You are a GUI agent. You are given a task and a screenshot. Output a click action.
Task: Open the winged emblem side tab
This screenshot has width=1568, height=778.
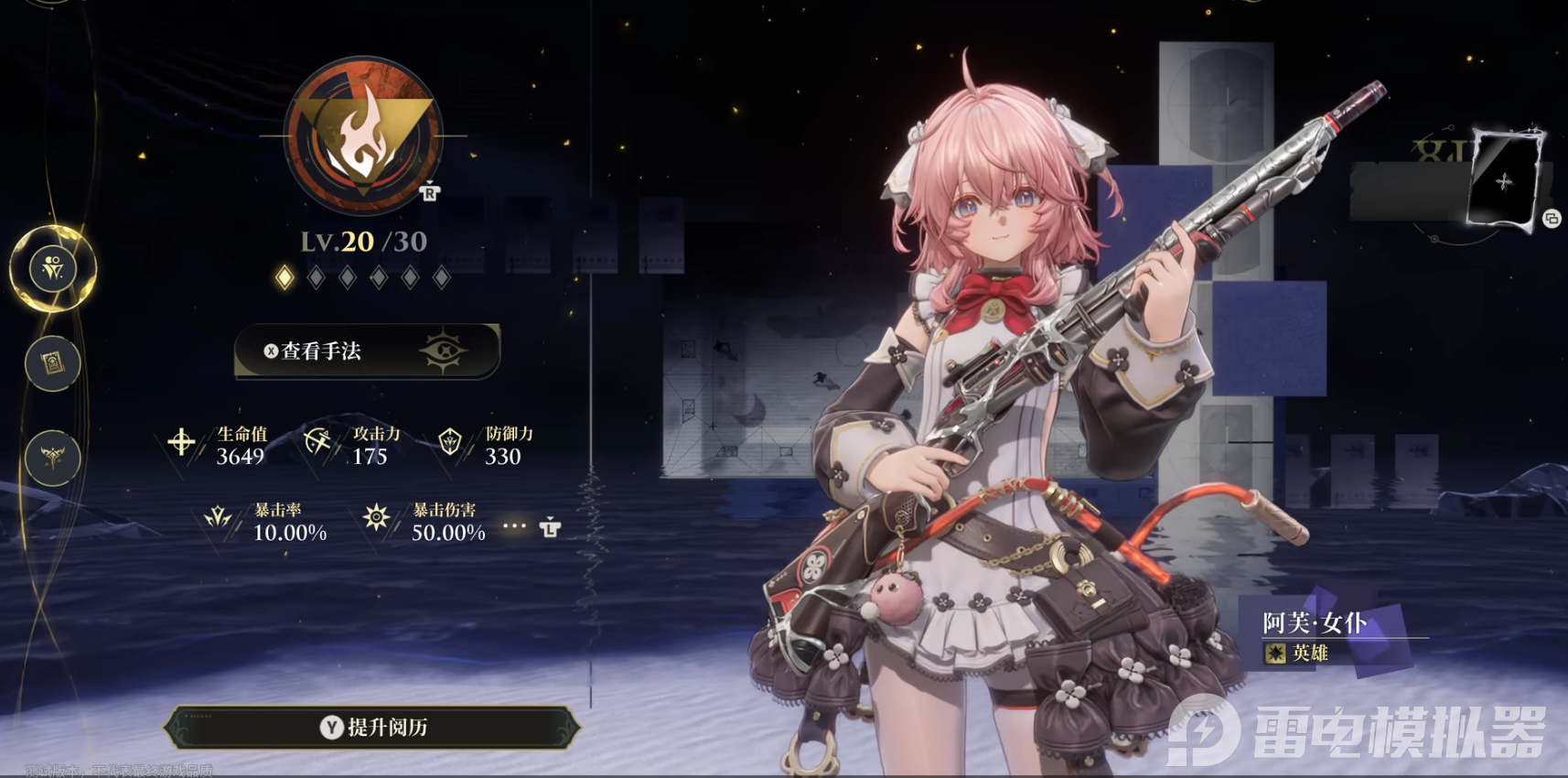[x=52, y=457]
